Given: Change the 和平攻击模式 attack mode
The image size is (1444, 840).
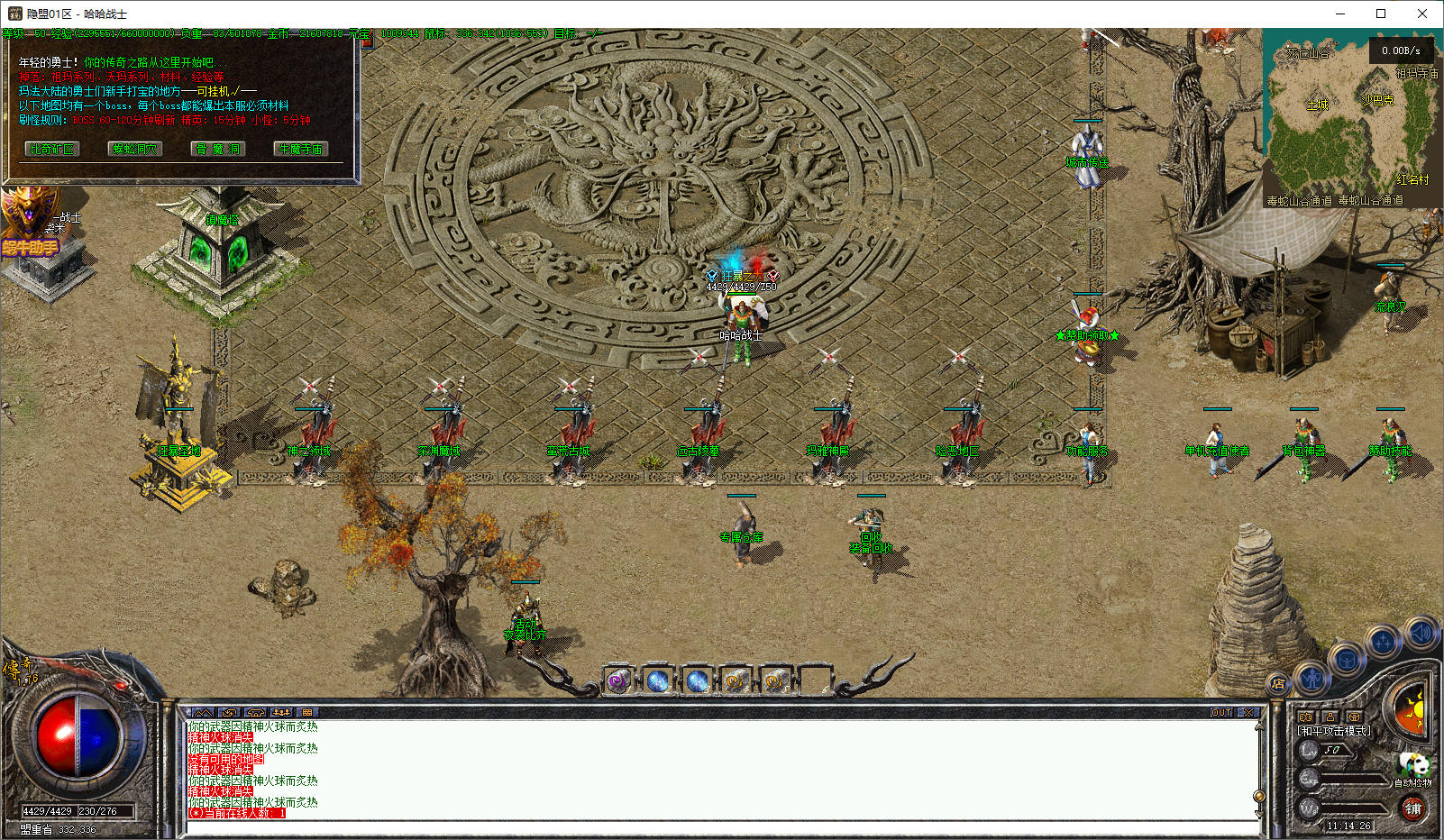Looking at the screenshot, I should [x=1333, y=731].
